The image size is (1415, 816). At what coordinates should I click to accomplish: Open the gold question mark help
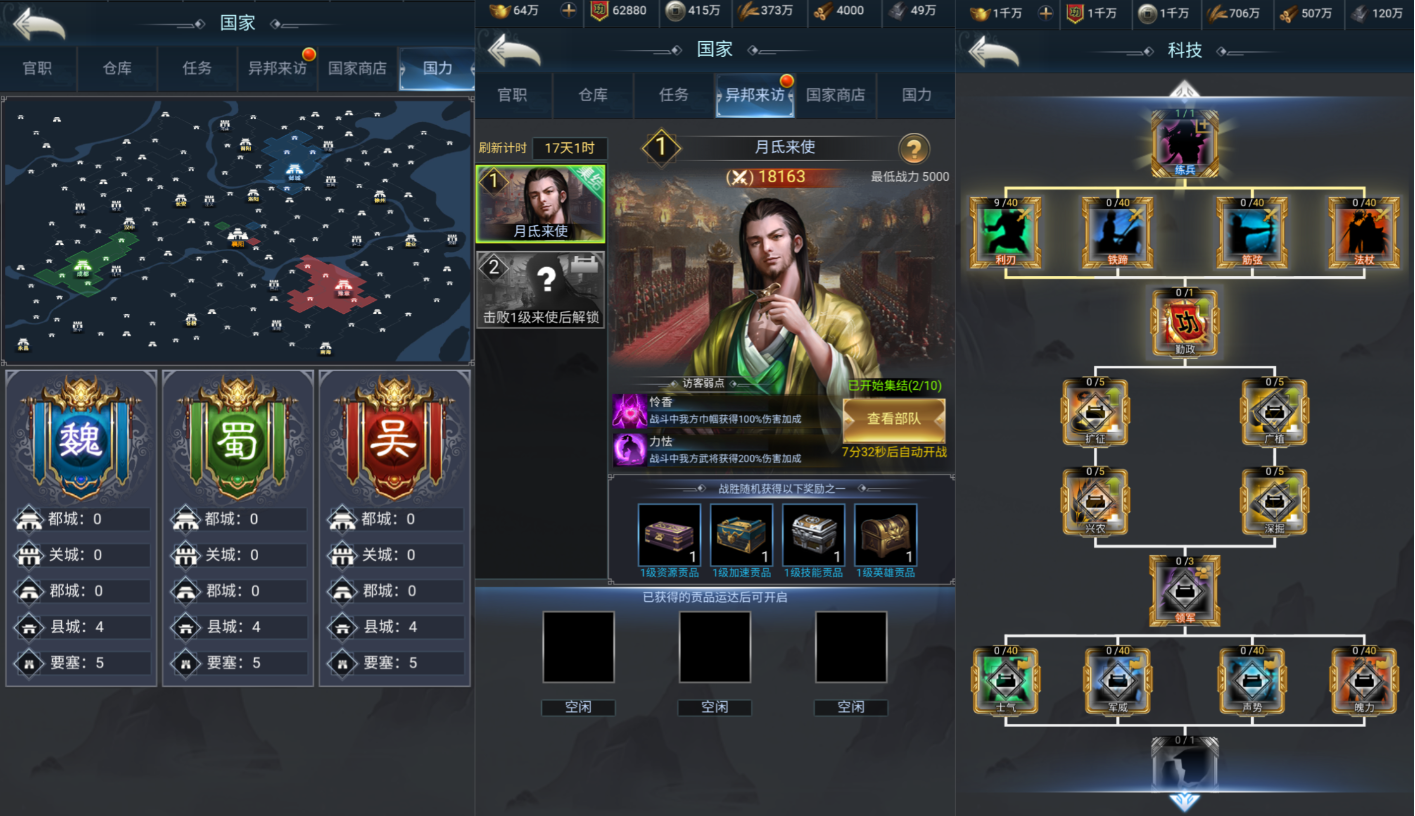pyautogui.click(x=912, y=150)
